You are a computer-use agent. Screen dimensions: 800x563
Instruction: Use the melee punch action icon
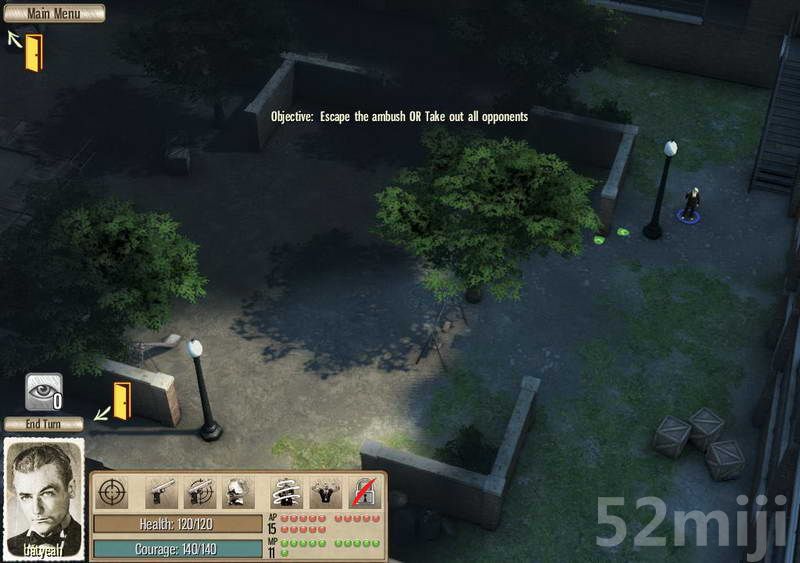(x=238, y=492)
